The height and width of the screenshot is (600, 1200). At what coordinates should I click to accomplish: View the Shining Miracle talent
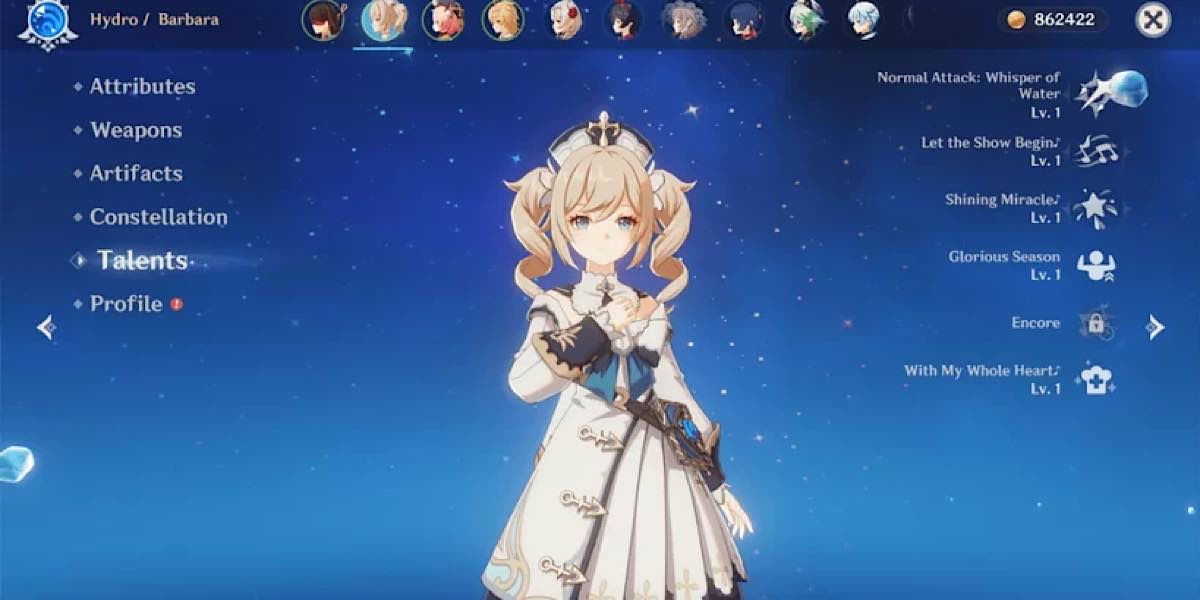tap(1095, 209)
